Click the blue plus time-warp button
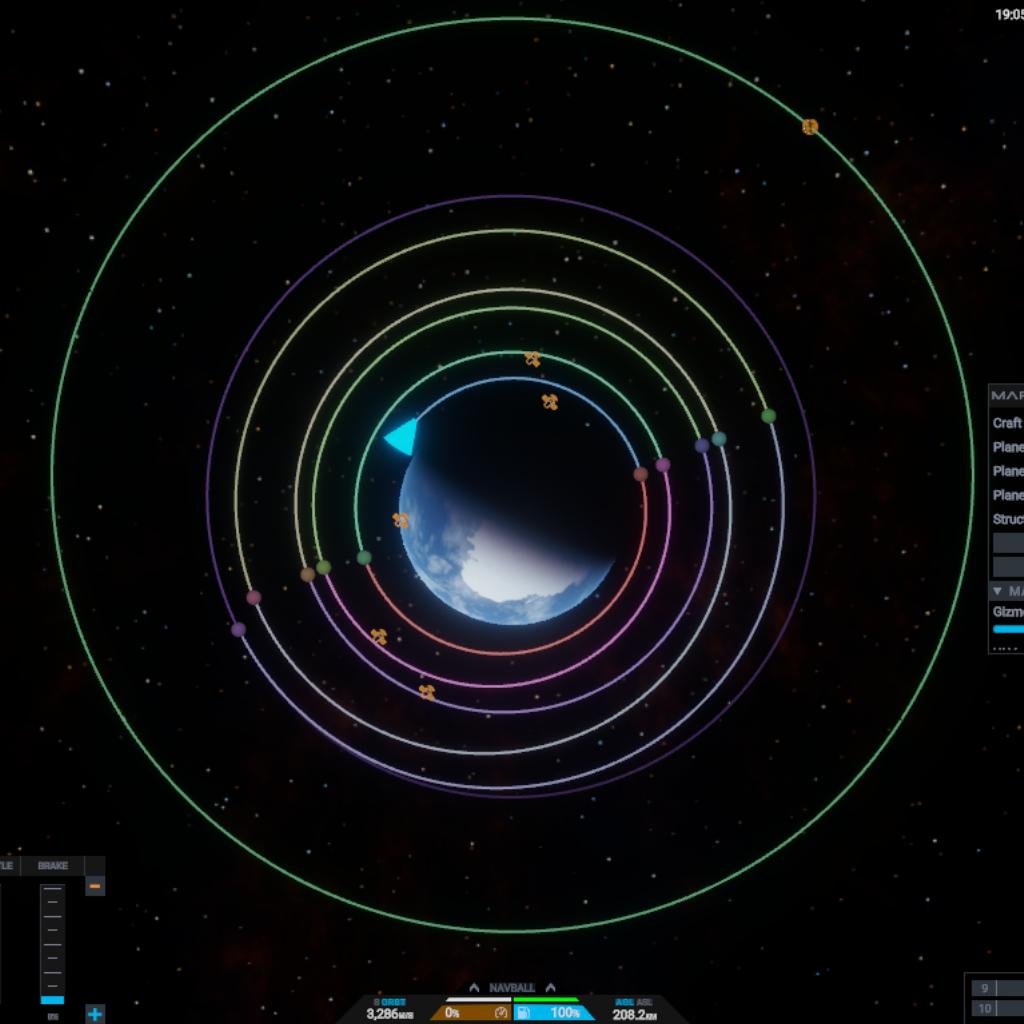1024x1024 pixels. click(x=95, y=1014)
